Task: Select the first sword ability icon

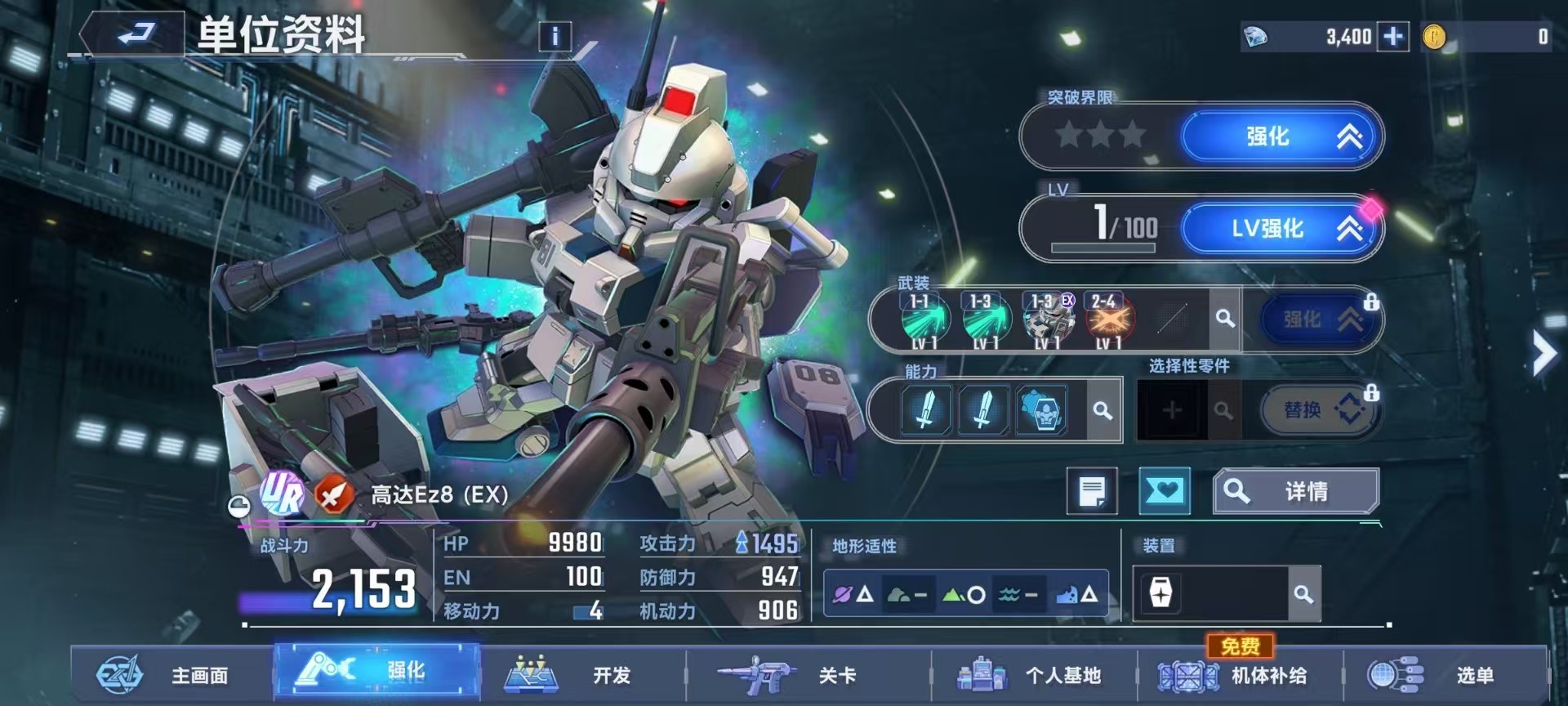Action: [x=927, y=410]
